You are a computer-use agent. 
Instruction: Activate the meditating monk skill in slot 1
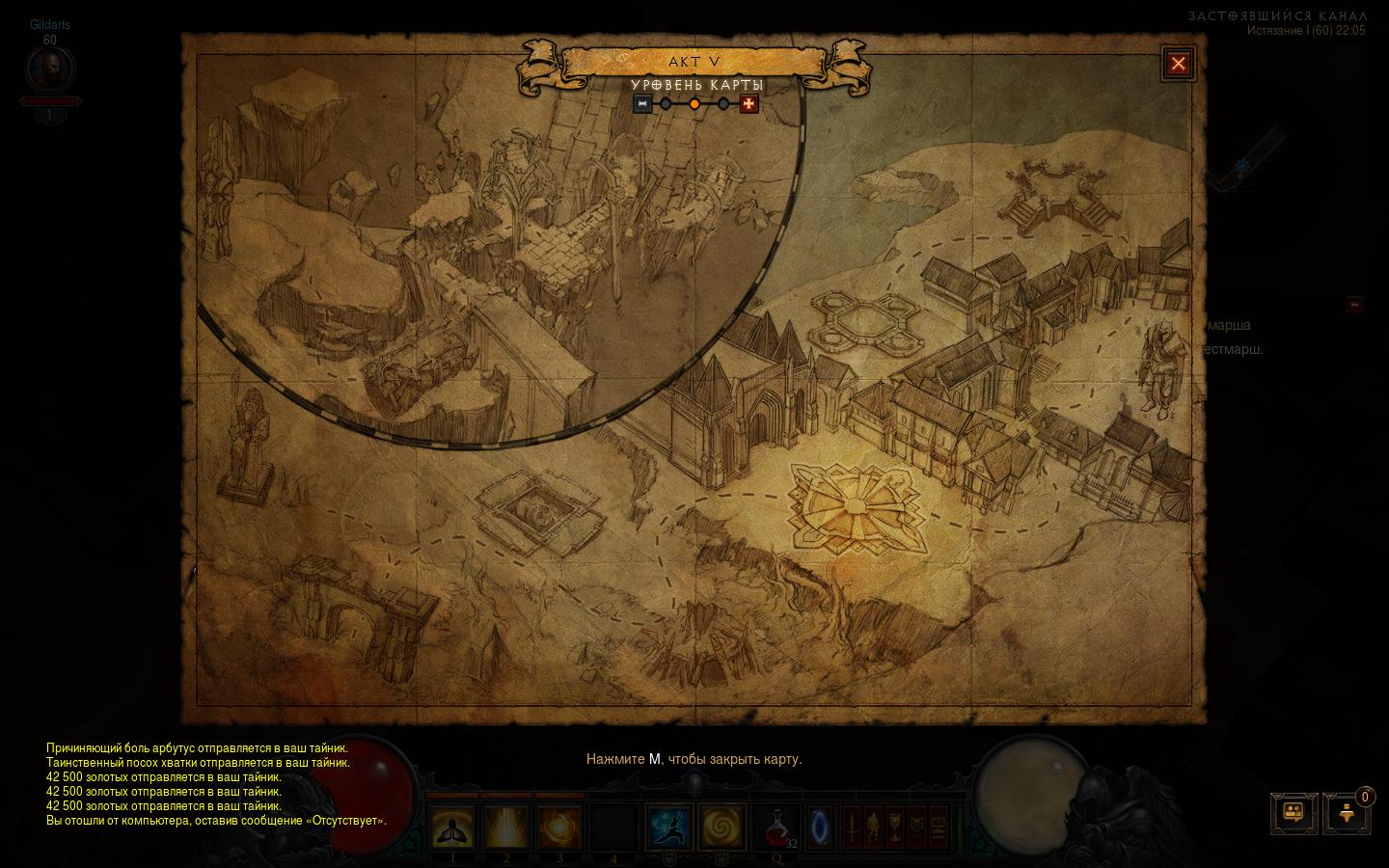tap(452, 827)
